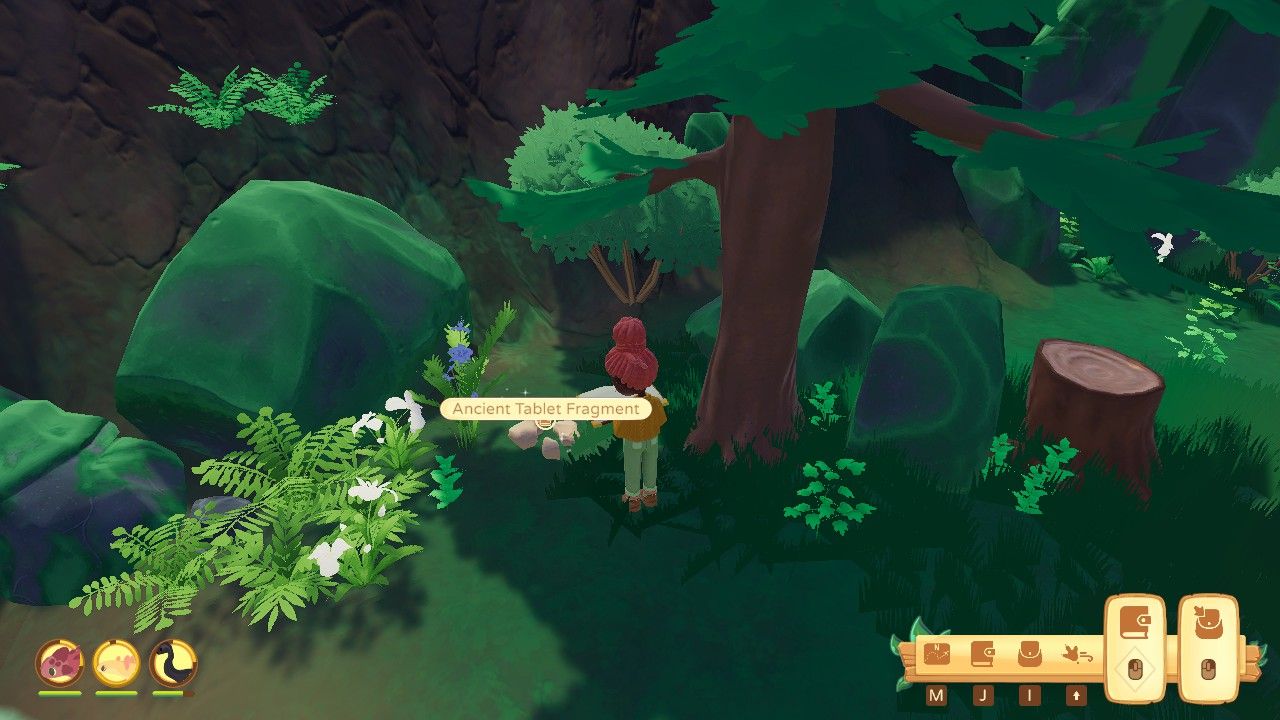
Task: Click the right mouse button indicator
Action: coord(1210,668)
